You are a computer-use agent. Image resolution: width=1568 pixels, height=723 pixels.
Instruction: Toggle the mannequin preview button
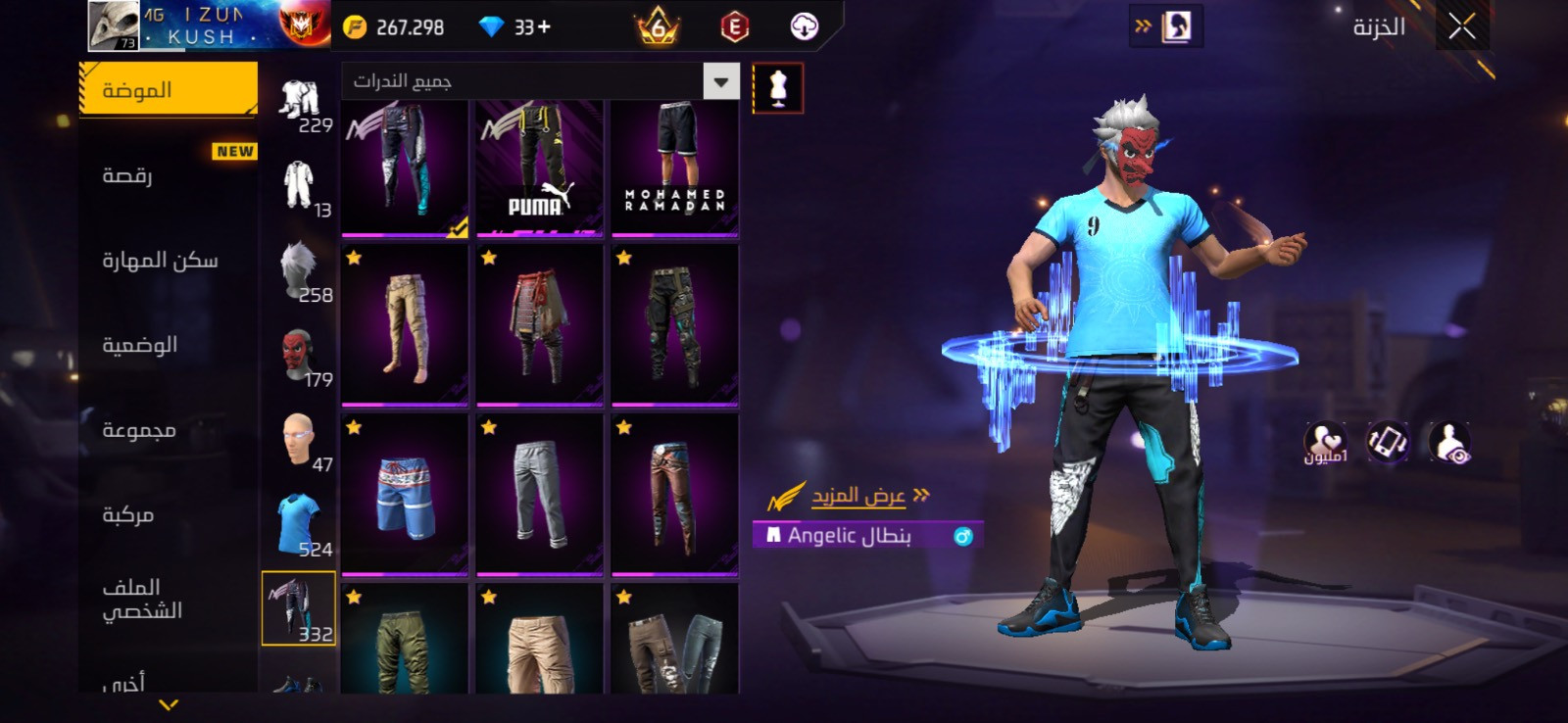(x=778, y=88)
